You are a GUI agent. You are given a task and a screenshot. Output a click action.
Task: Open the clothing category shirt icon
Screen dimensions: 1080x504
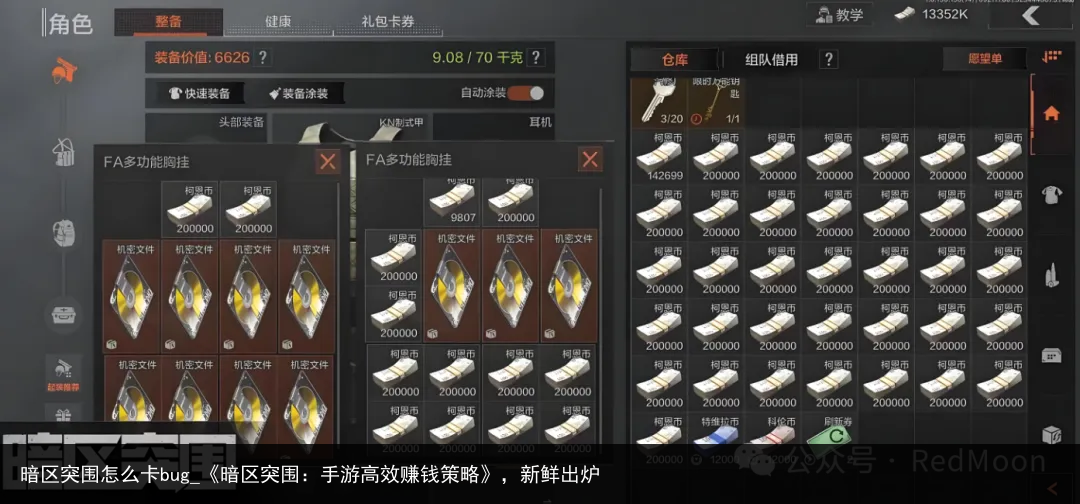click(1051, 195)
